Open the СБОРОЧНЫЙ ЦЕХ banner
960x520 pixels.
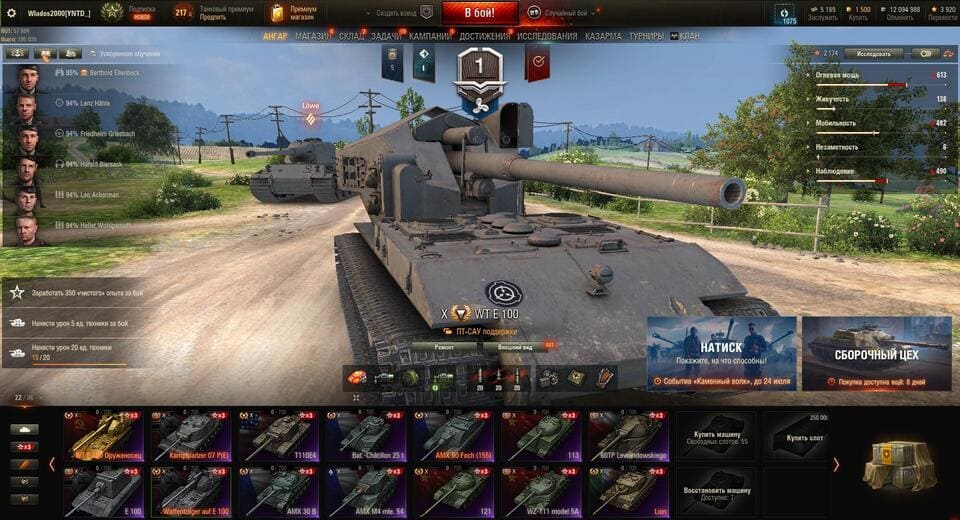tap(876, 353)
